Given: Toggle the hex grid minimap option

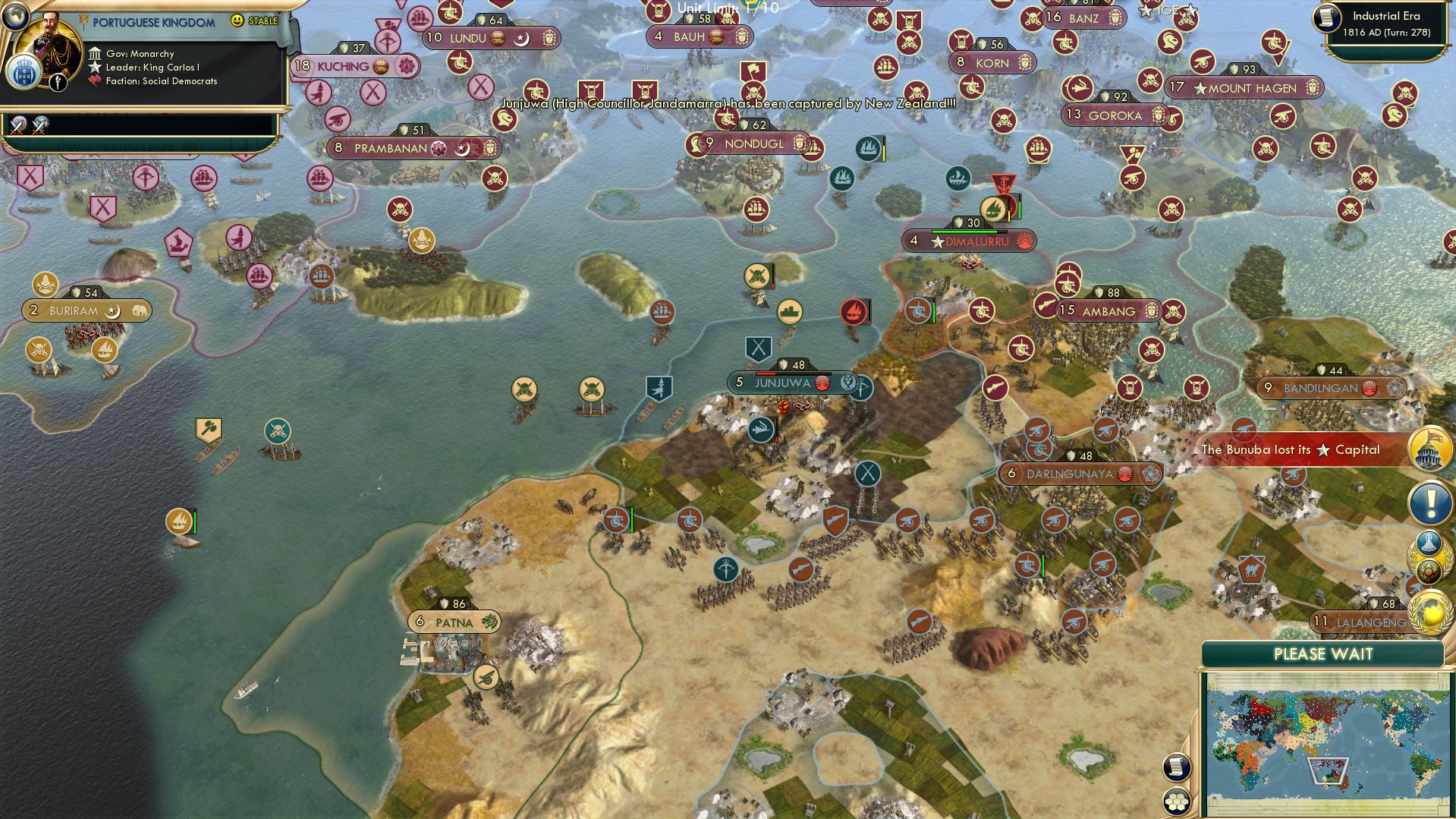Looking at the screenshot, I should (x=1176, y=802).
